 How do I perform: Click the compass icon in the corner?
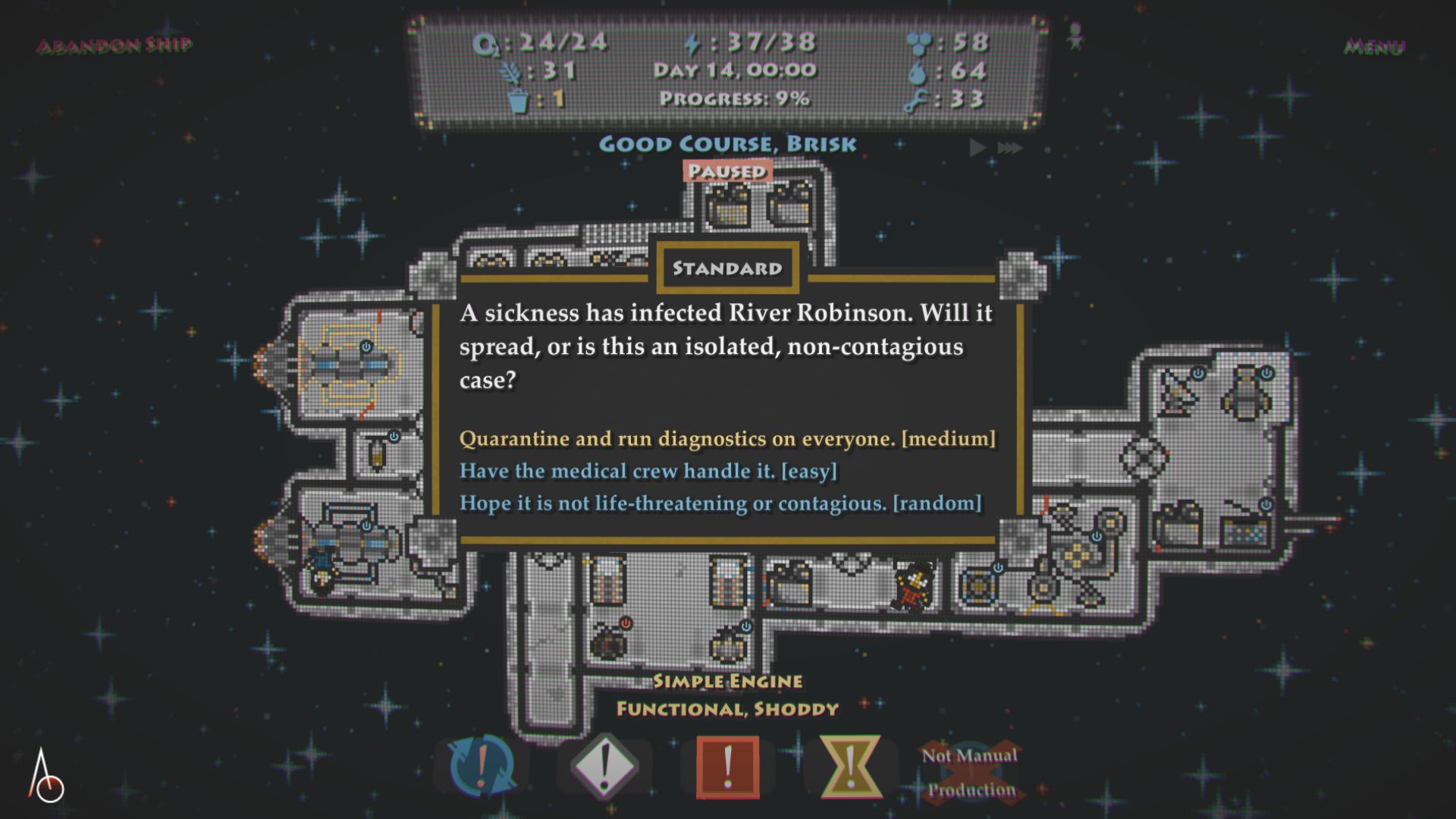point(47,777)
